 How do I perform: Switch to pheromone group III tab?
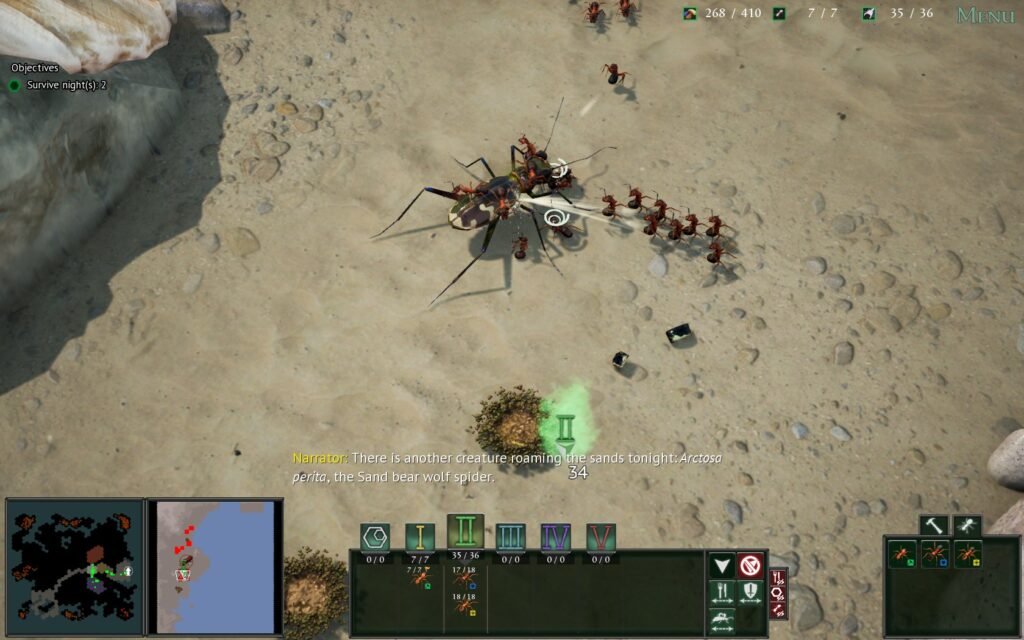click(510, 537)
